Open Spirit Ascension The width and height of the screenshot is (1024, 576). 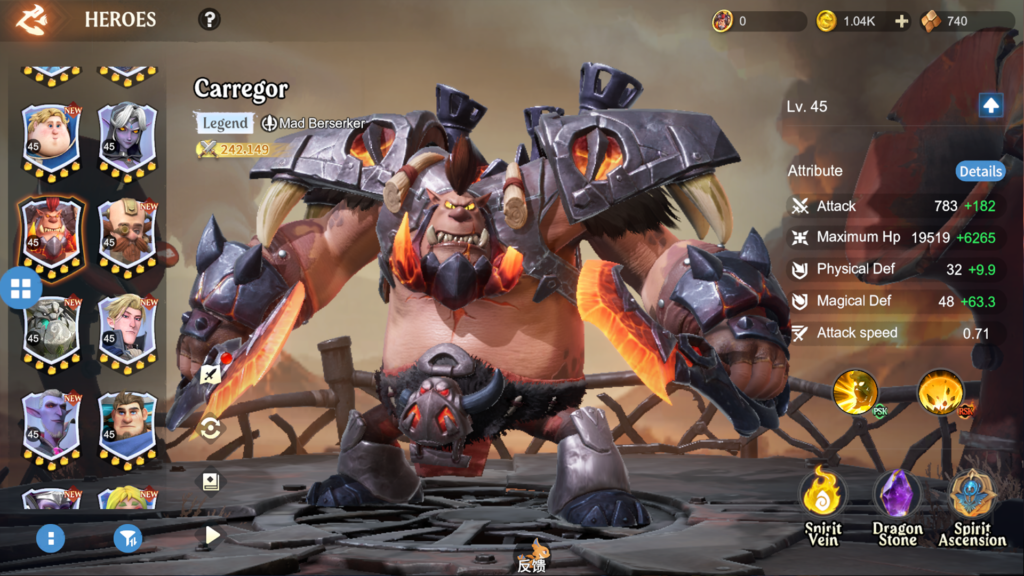click(971, 505)
